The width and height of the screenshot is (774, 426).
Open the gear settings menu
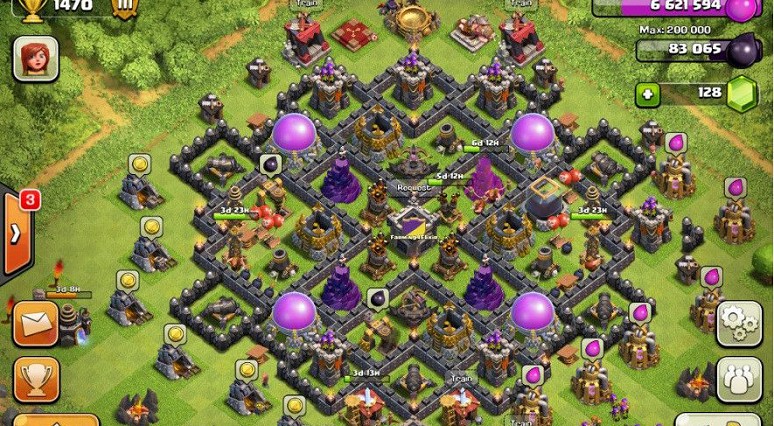(739, 323)
